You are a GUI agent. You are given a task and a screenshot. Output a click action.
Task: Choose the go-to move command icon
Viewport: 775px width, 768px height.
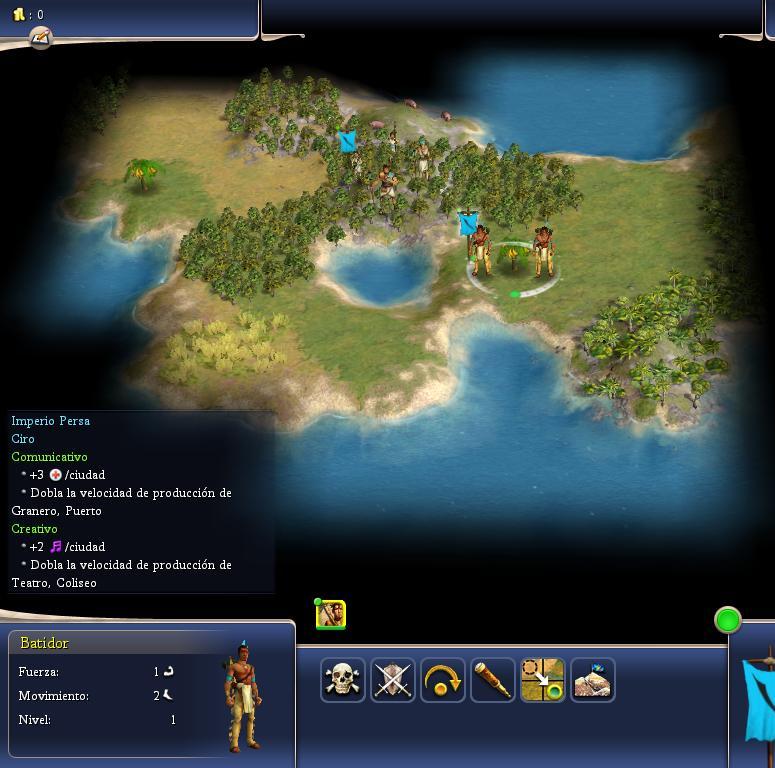pyautogui.click(x=543, y=680)
